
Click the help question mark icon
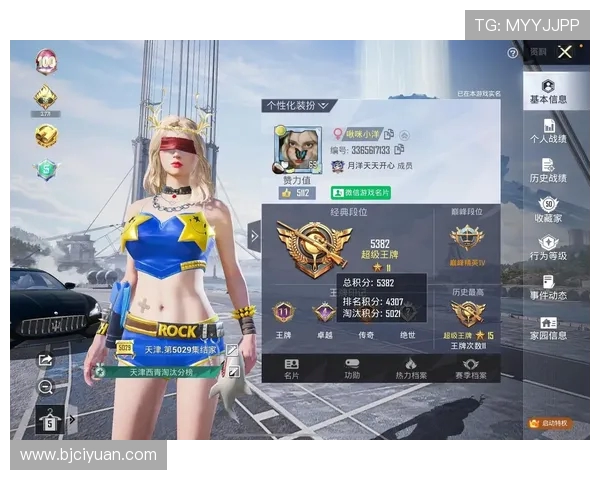[513, 52]
